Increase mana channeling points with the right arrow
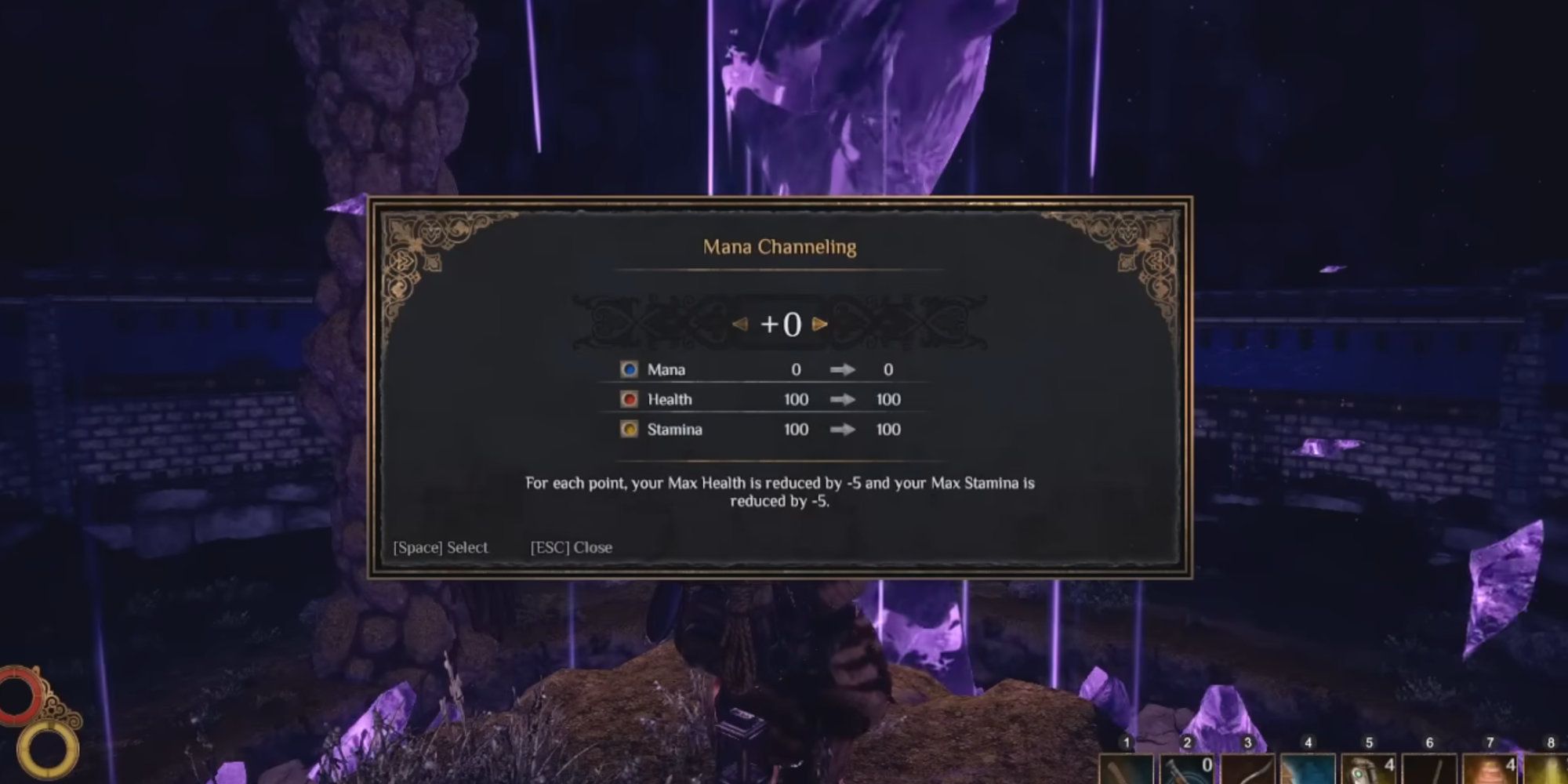The height and width of the screenshot is (784, 1568). 820,324
